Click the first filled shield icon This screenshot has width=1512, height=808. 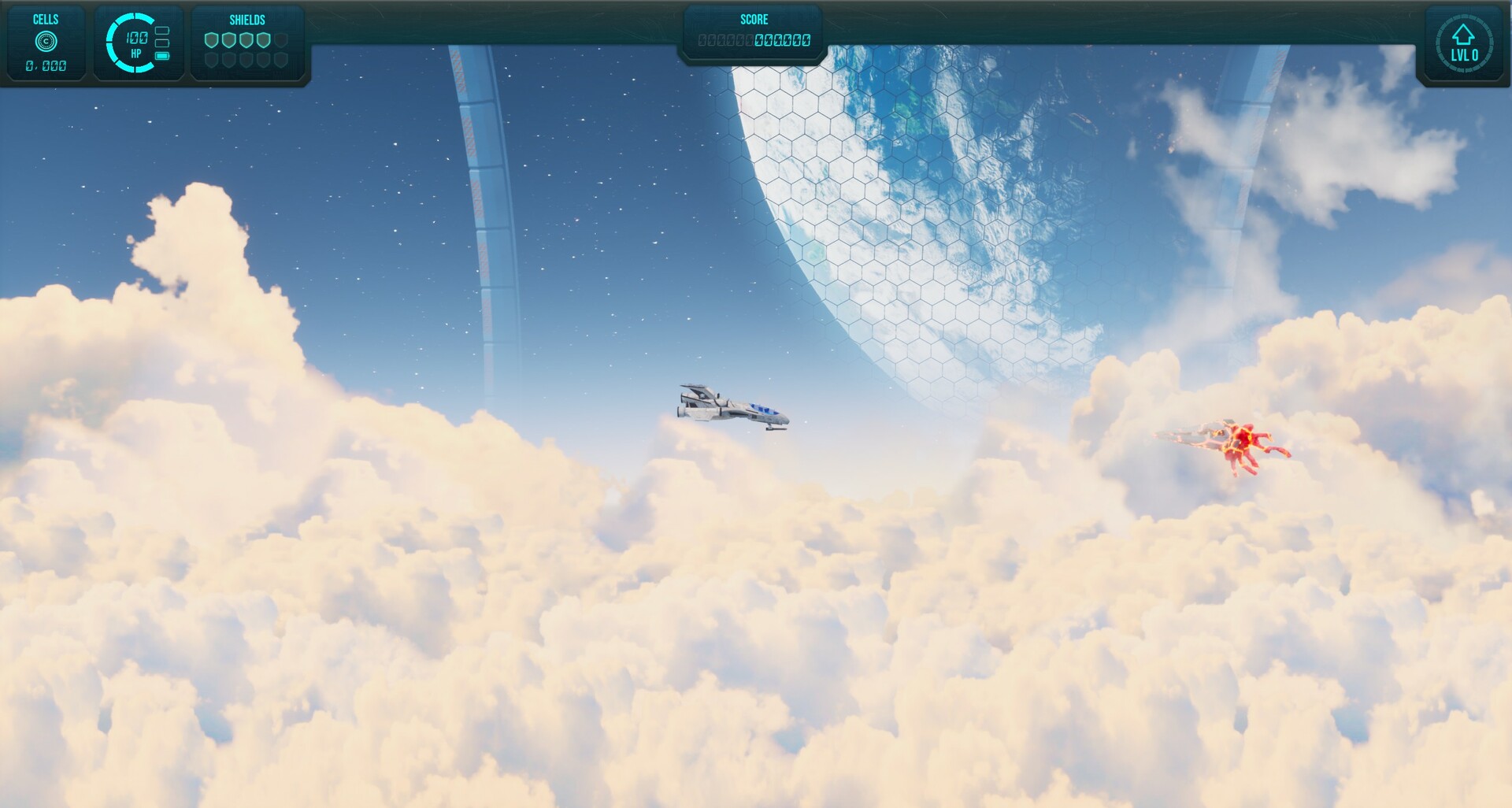click(x=211, y=40)
